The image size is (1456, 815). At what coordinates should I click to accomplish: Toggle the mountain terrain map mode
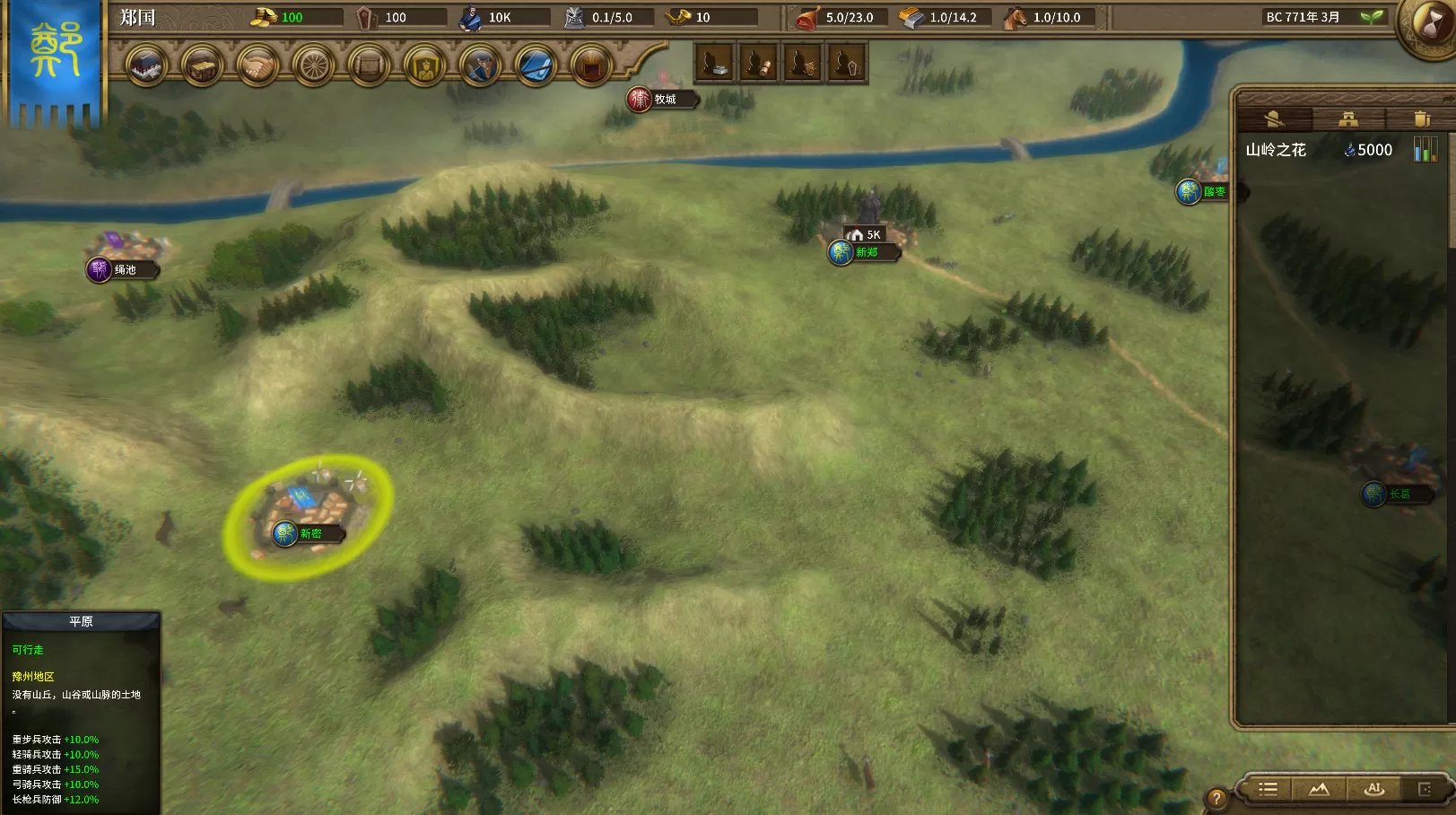1319,789
